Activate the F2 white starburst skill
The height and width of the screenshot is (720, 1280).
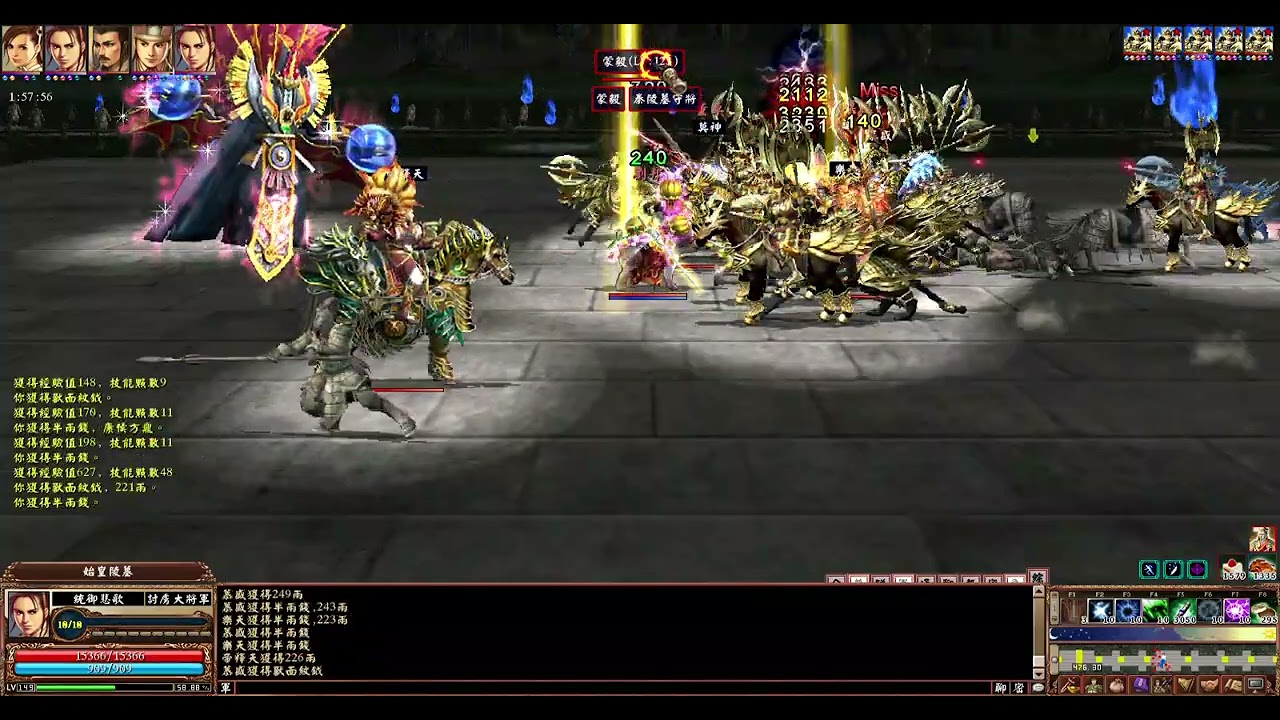pyautogui.click(x=1101, y=609)
